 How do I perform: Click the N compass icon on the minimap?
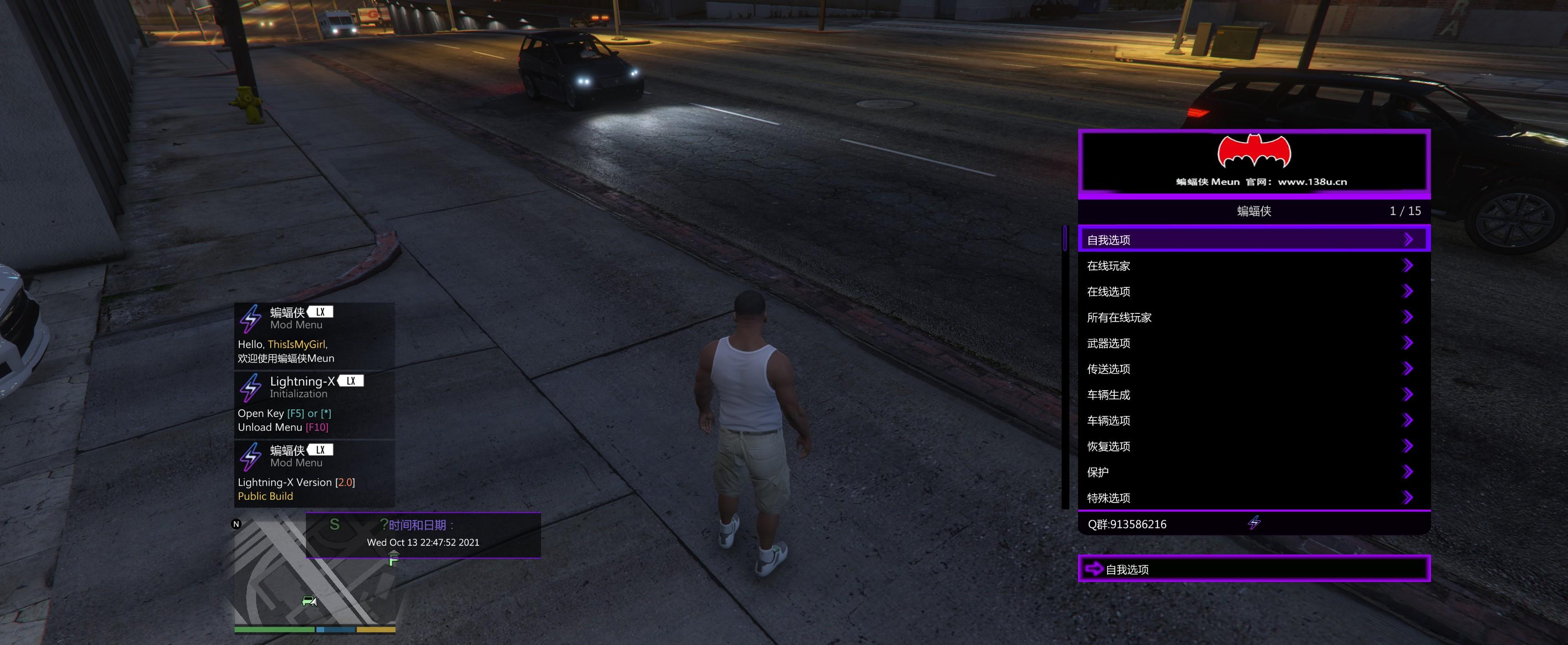tap(235, 524)
